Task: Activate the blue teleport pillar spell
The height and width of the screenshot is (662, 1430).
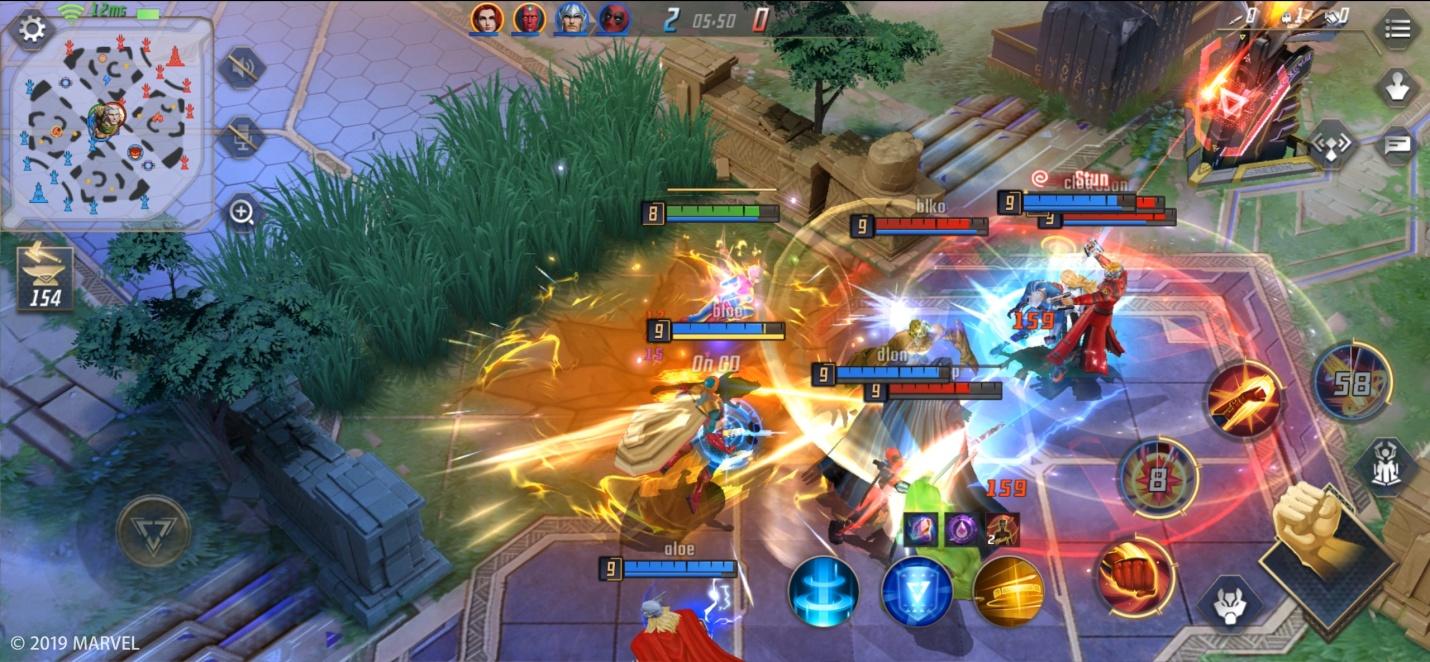Action: click(x=823, y=591)
